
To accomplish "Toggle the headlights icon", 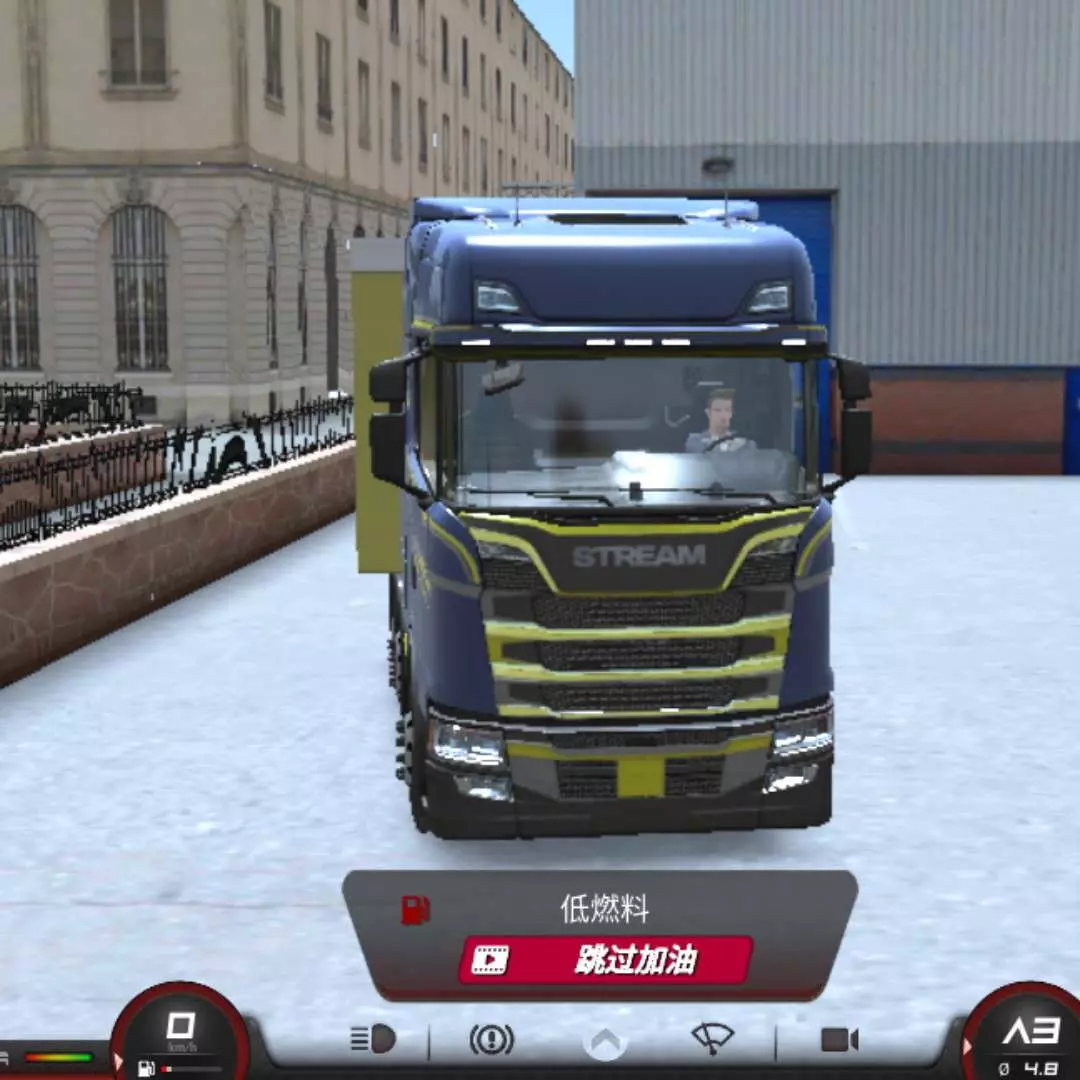I will point(373,1039).
